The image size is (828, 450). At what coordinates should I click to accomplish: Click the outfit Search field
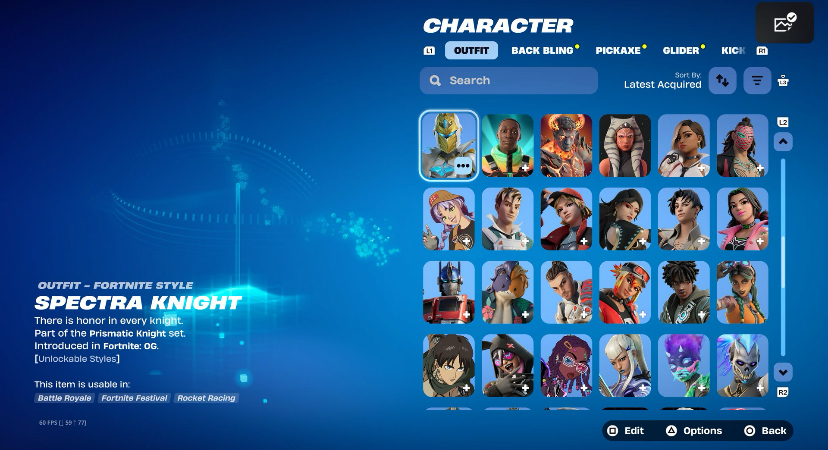coord(509,81)
